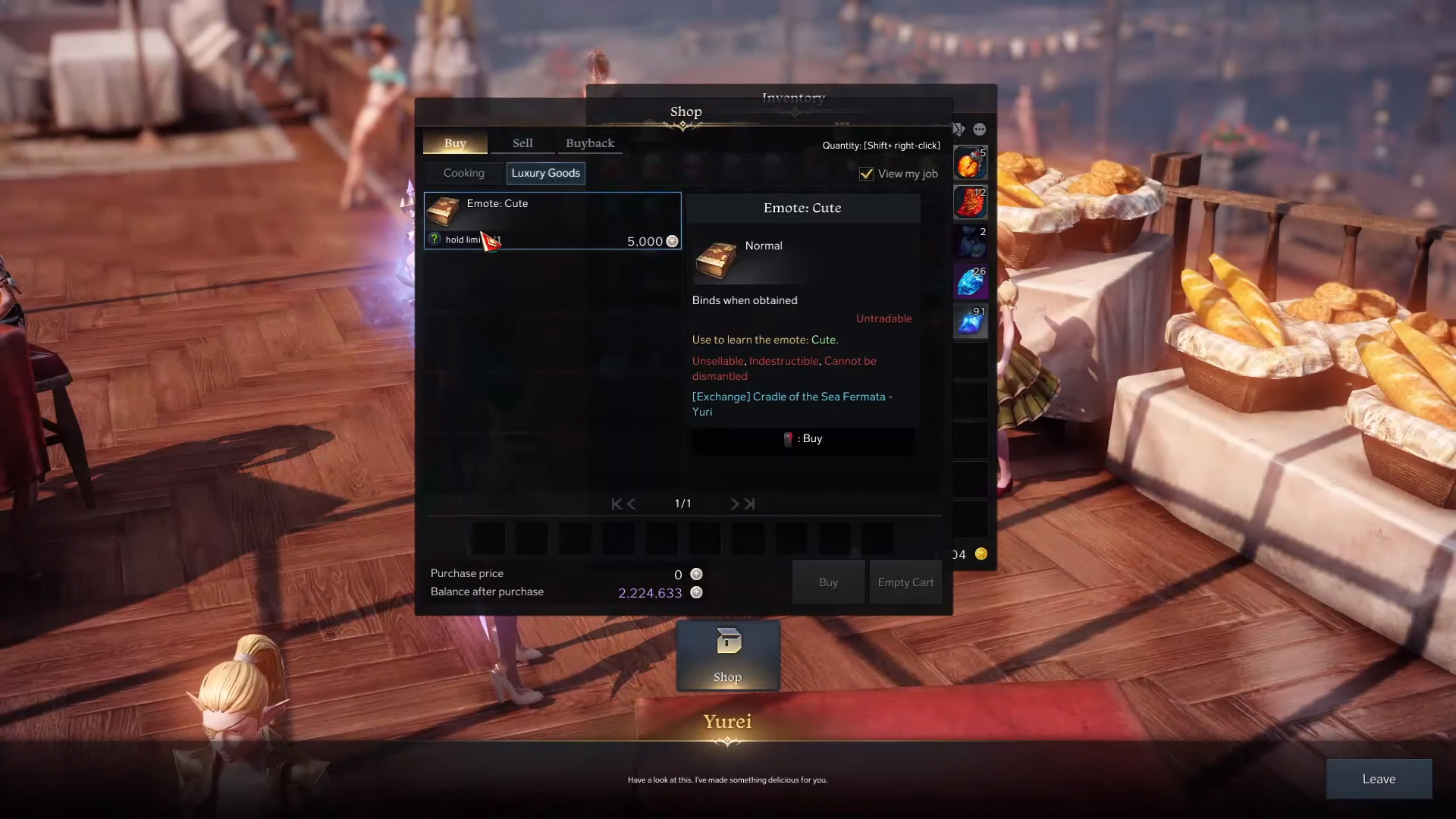Screen dimensions: 1456x819
Task: Go to the first page using the leftmost arrow
Action: (x=615, y=503)
